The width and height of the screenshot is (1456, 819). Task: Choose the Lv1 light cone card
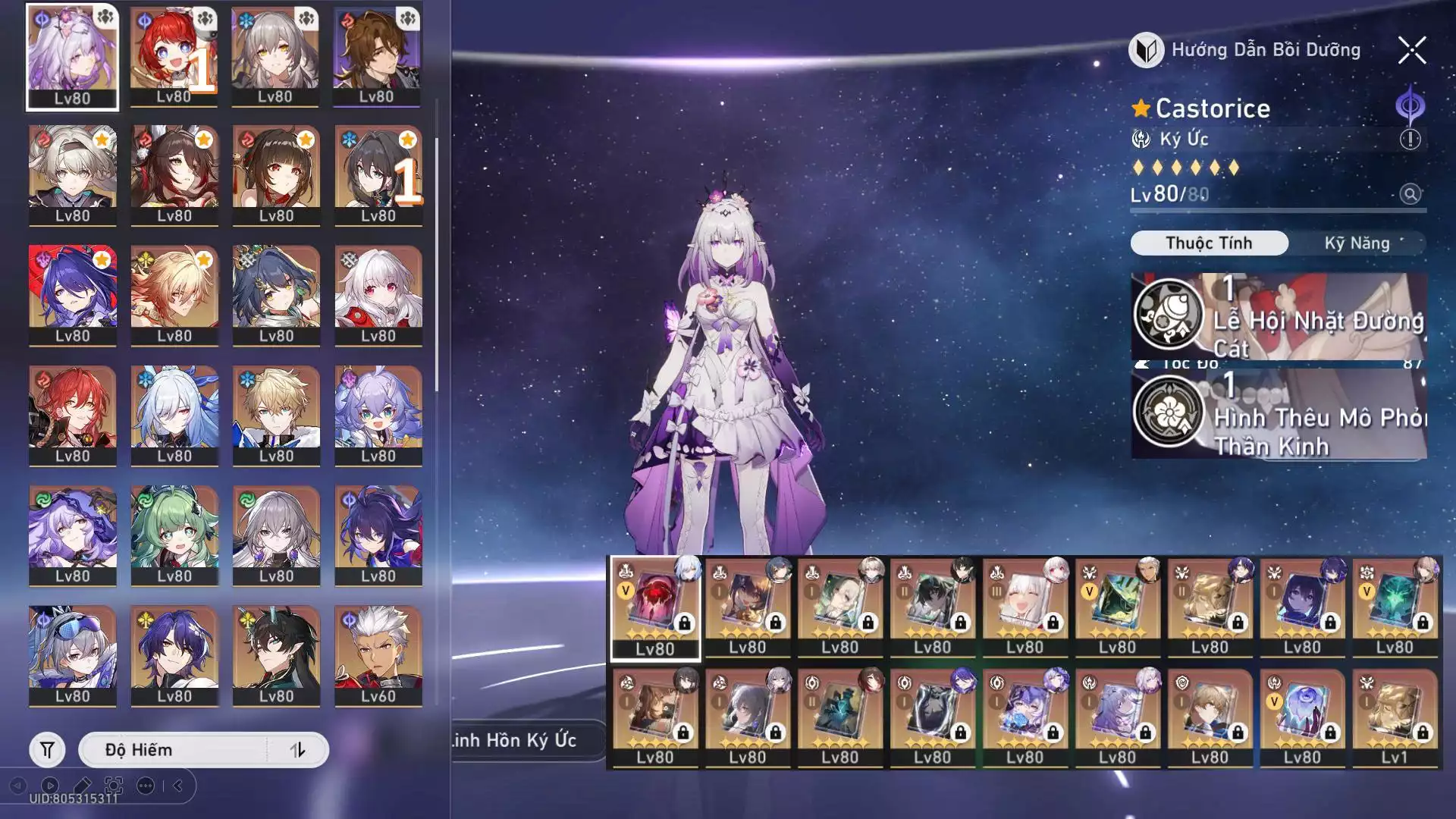(x=1395, y=717)
